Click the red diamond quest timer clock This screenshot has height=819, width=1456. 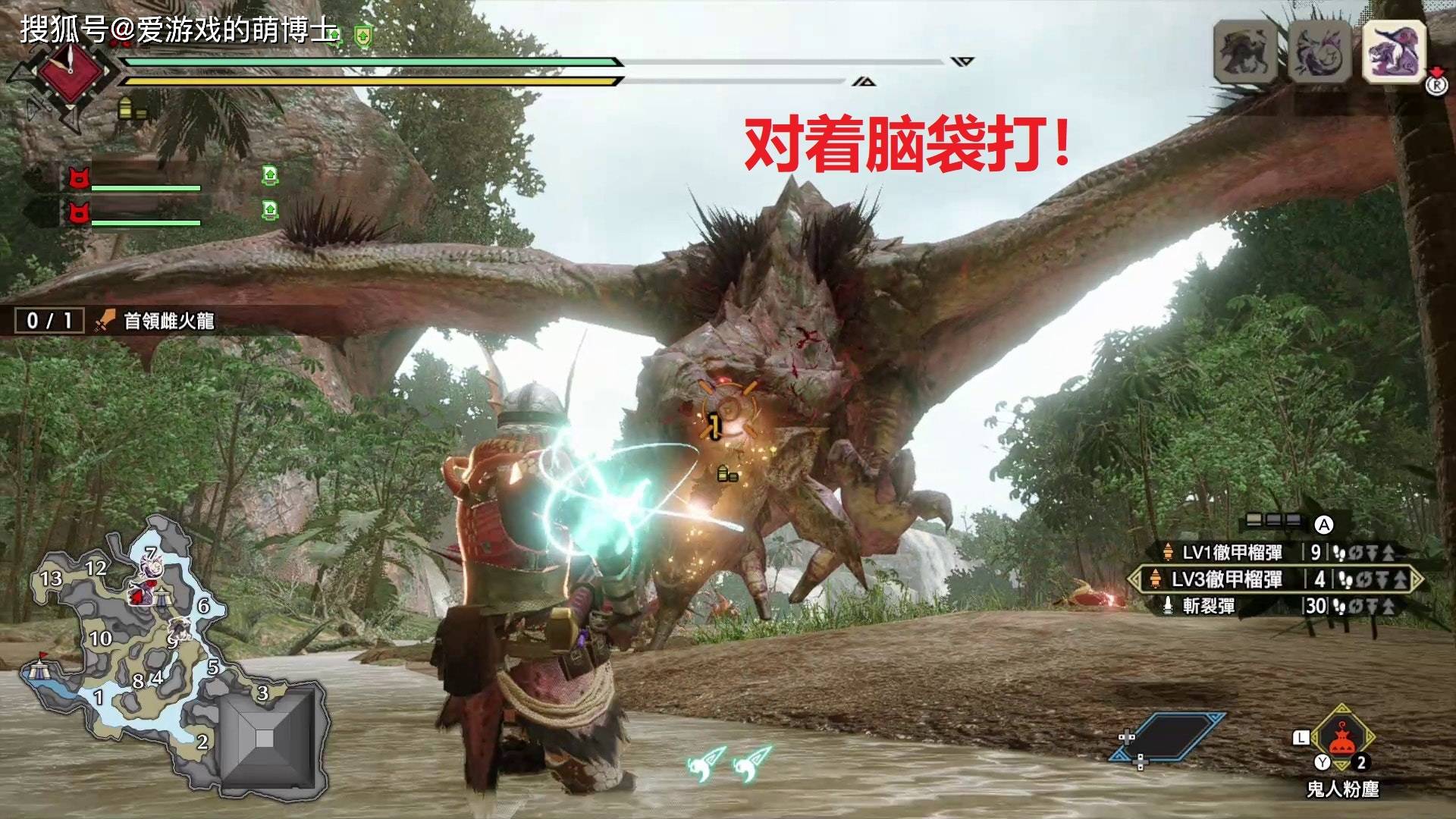tap(69, 71)
